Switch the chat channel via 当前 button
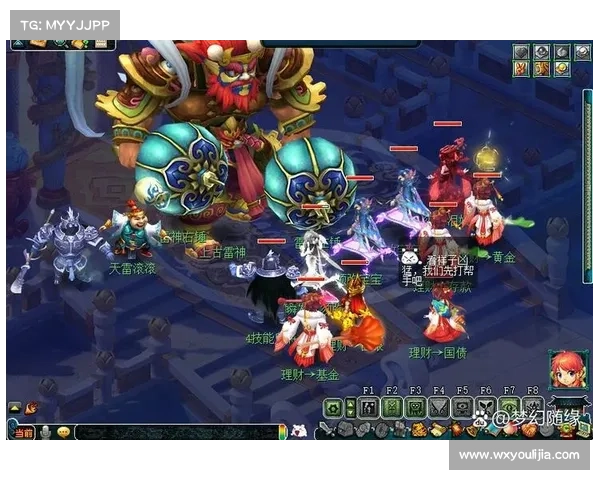The image size is (600, 480). tap(22, 433)
